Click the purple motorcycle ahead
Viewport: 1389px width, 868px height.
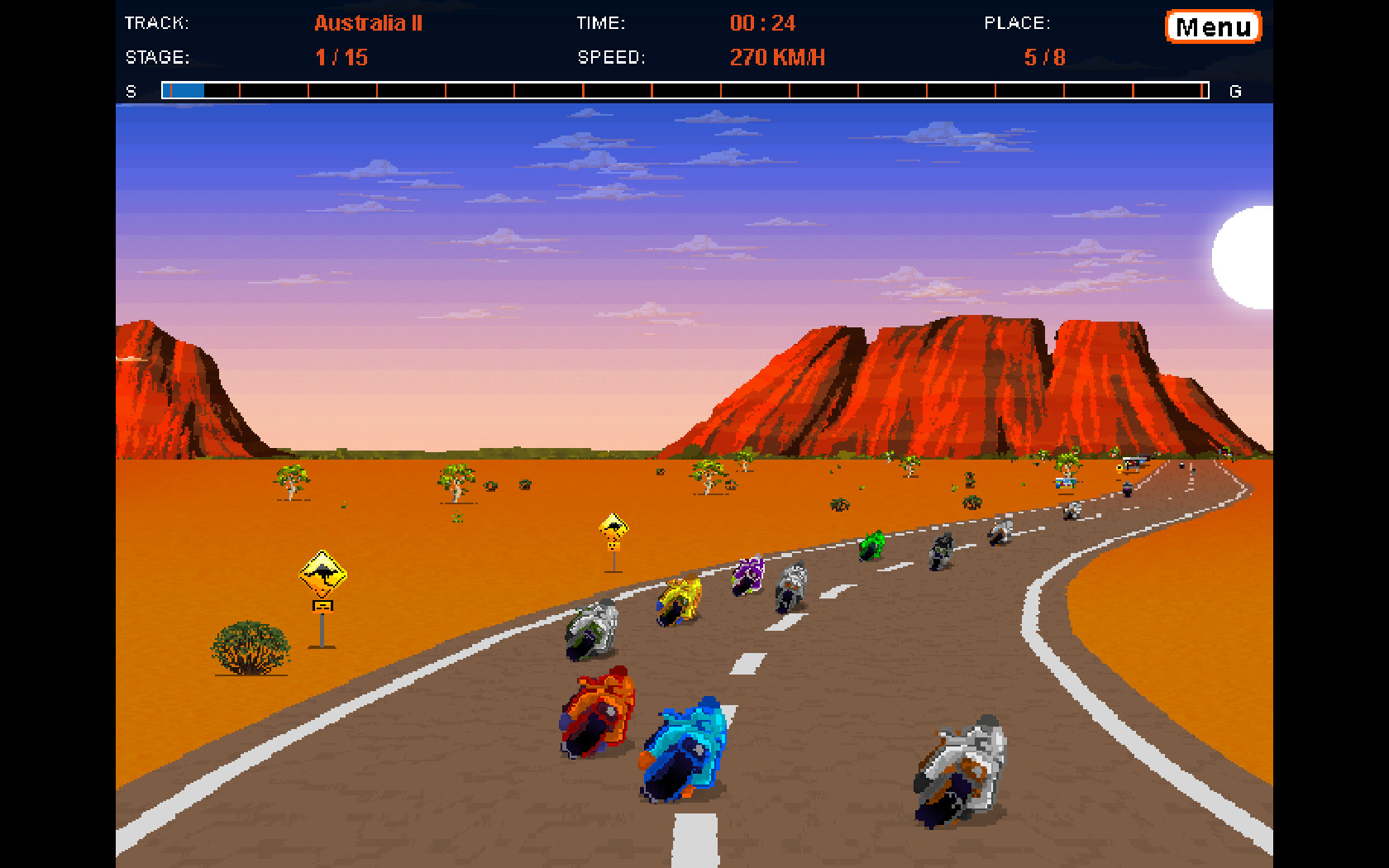(747, 572)
